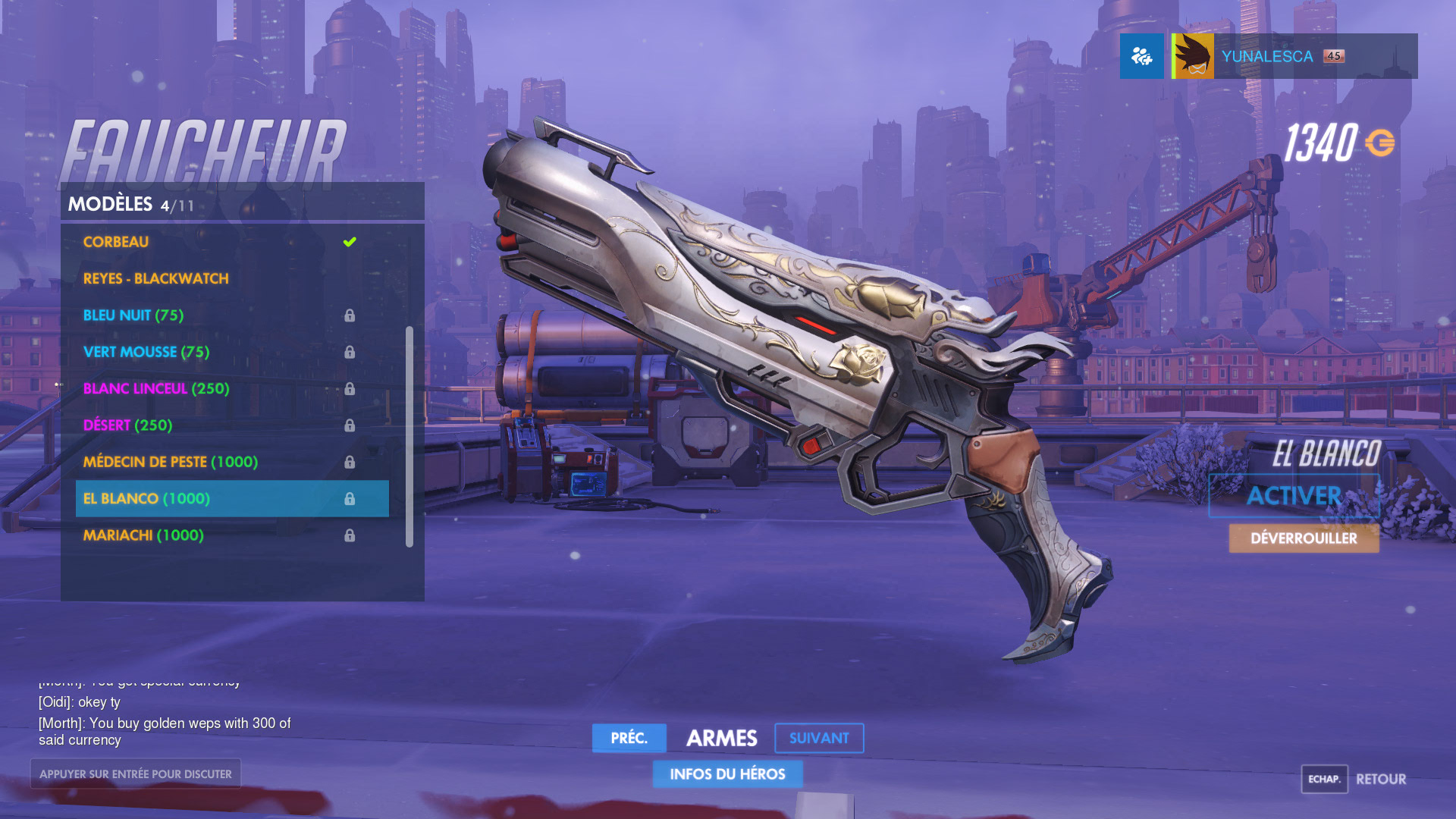This screenshot has height=819, width=1456.
Task: Click the Activer button
Action: (x=1293, y=496)
